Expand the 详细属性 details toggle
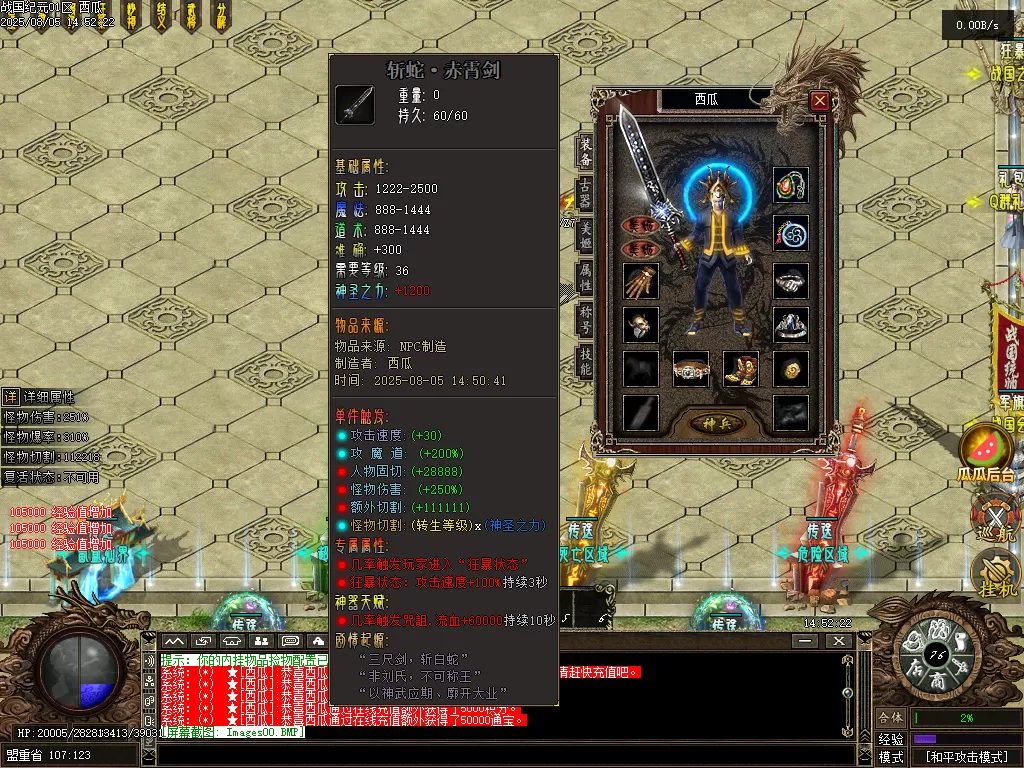Image resolution: width=1024 pixels, height=768 pixels. pyautogui.click(x=10, y=397)
